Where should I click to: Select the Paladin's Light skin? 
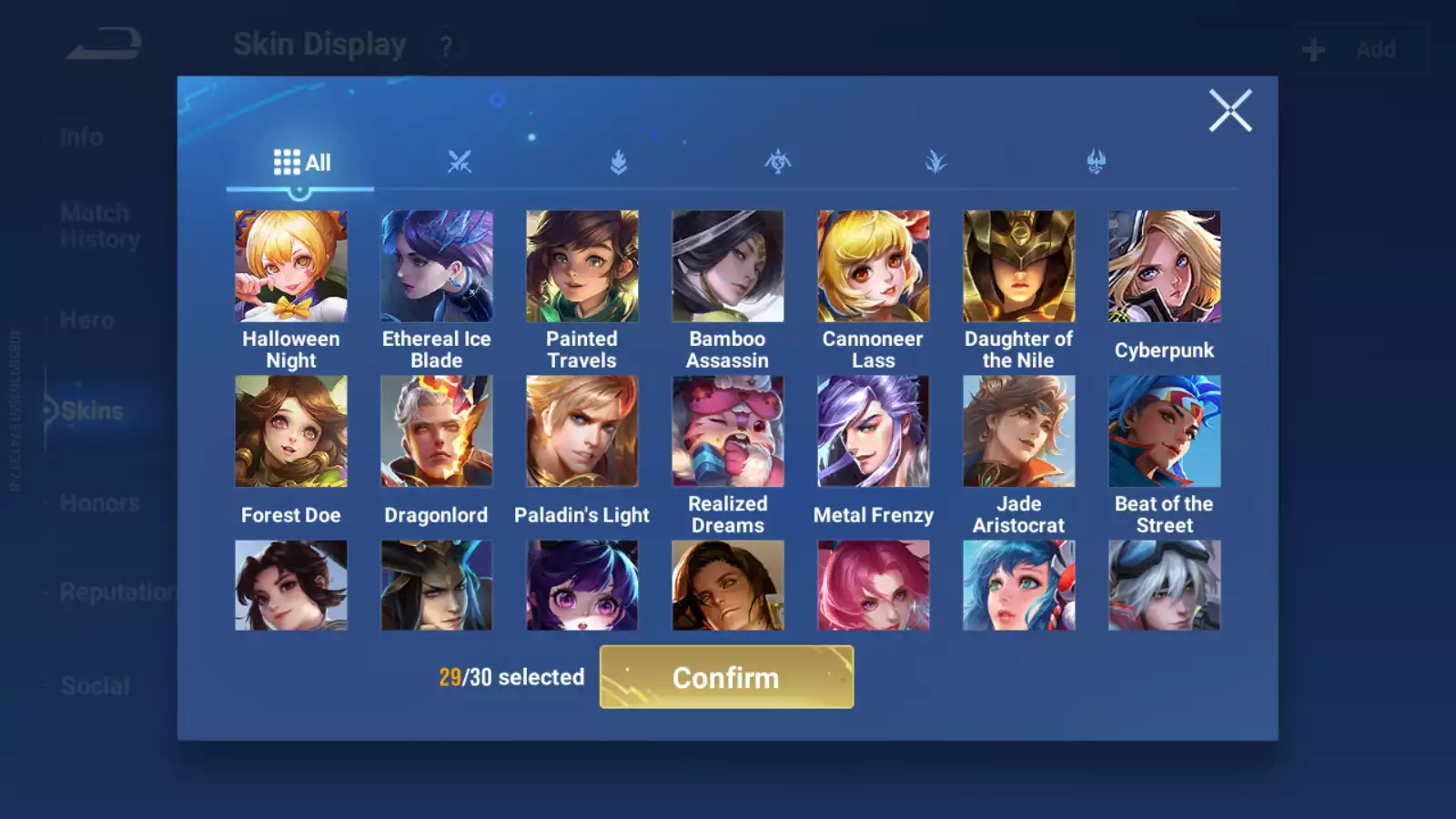click(x=582, y=431)
